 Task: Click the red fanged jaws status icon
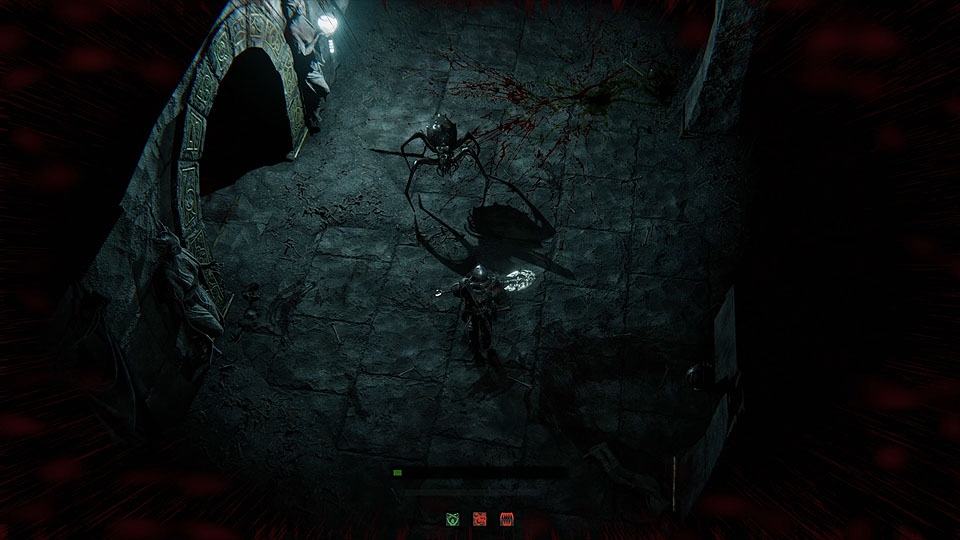click(x=506, y=519)
